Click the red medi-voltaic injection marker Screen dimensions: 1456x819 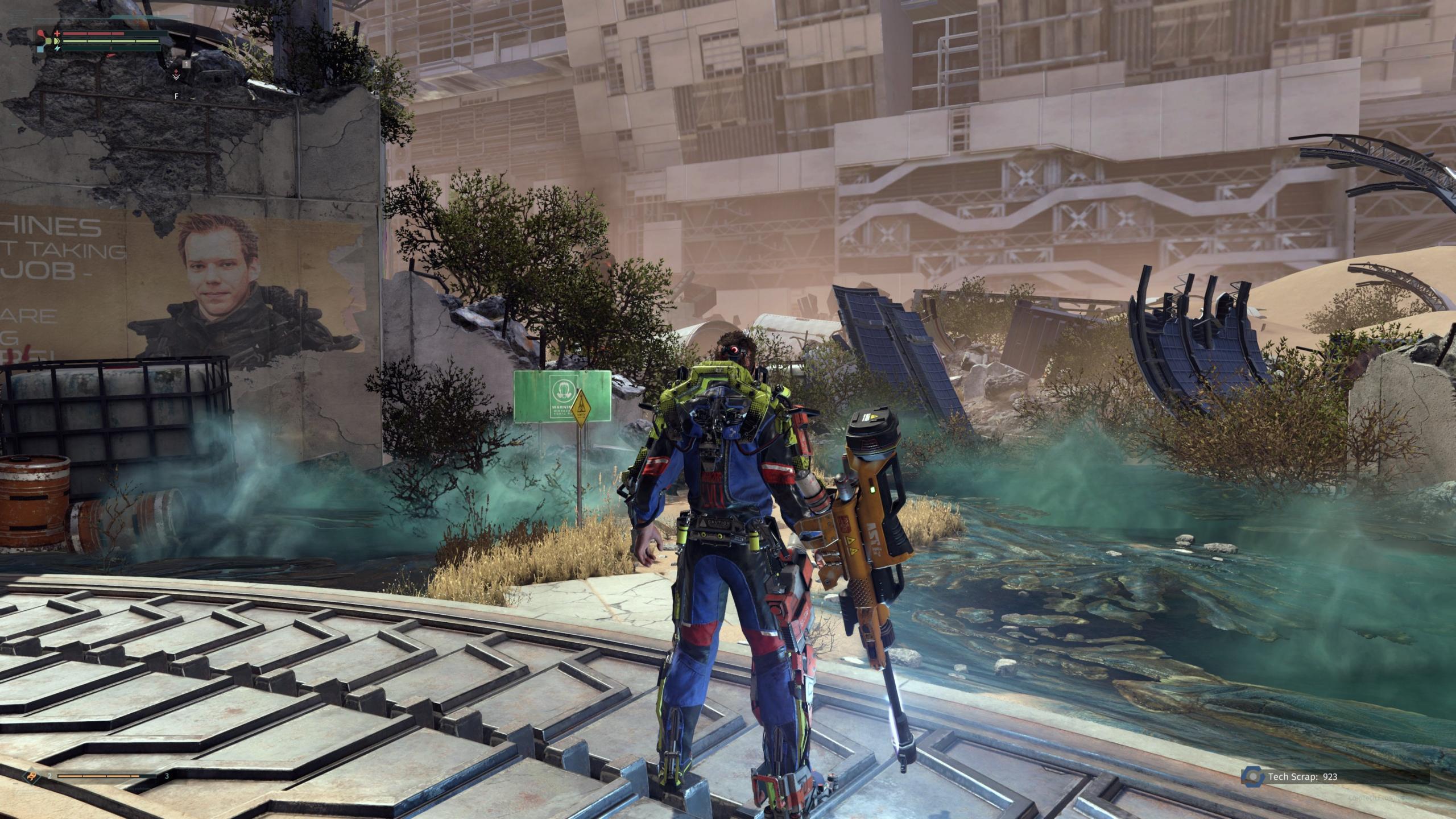(x=176, y=72)
